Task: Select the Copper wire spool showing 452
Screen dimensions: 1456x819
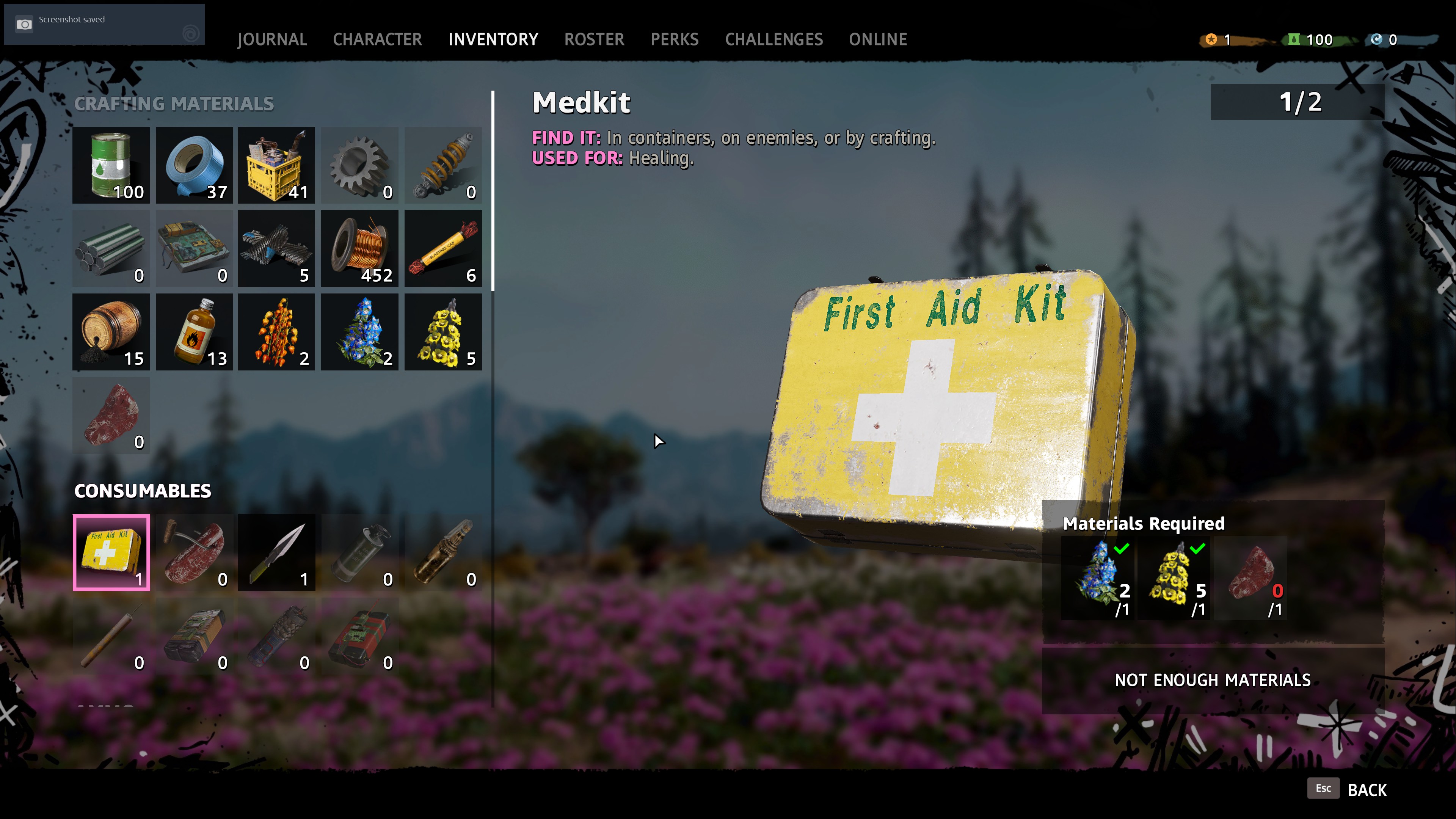Action: tap(359, 248)
